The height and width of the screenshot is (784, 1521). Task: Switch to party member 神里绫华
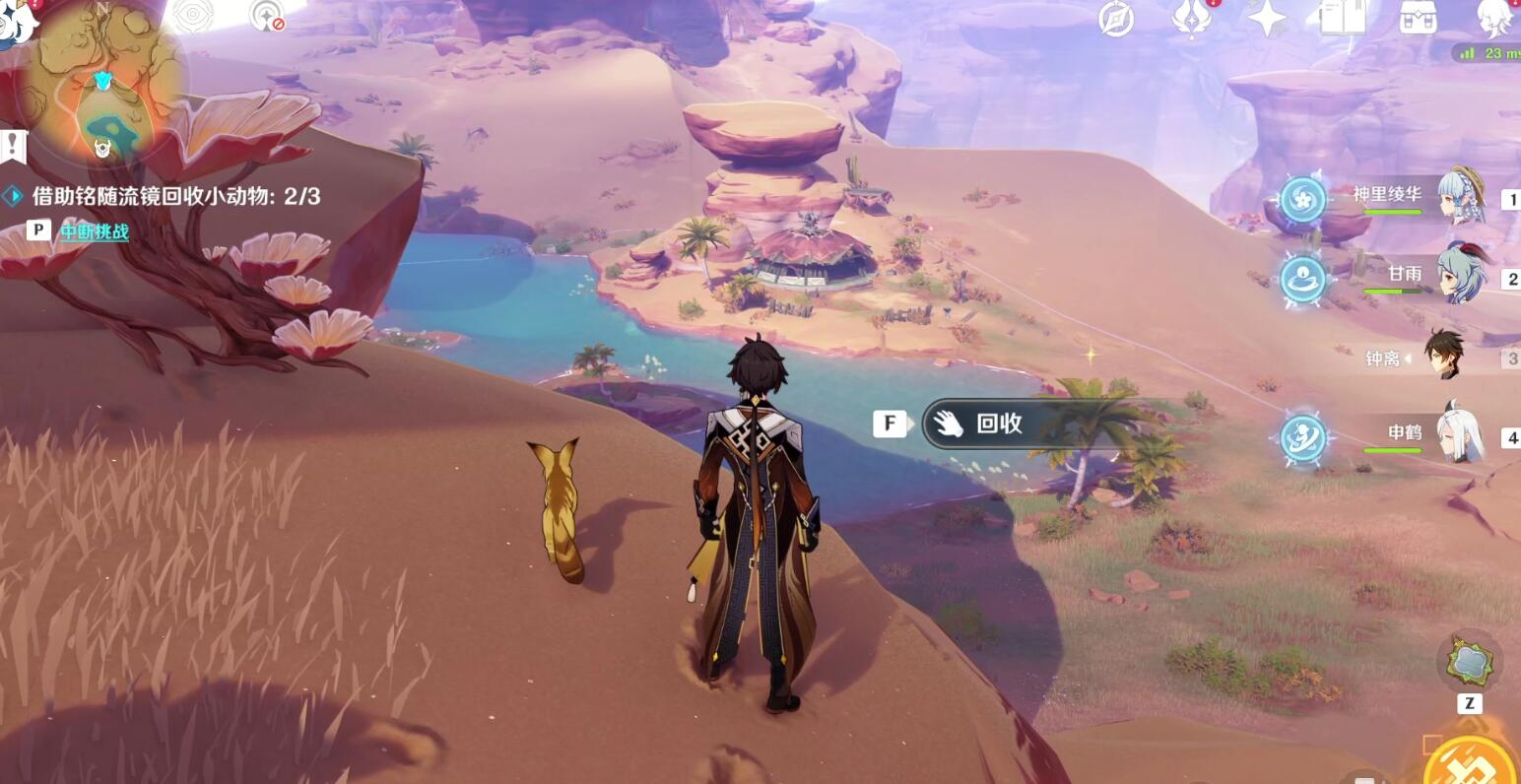click(1387, 195)
